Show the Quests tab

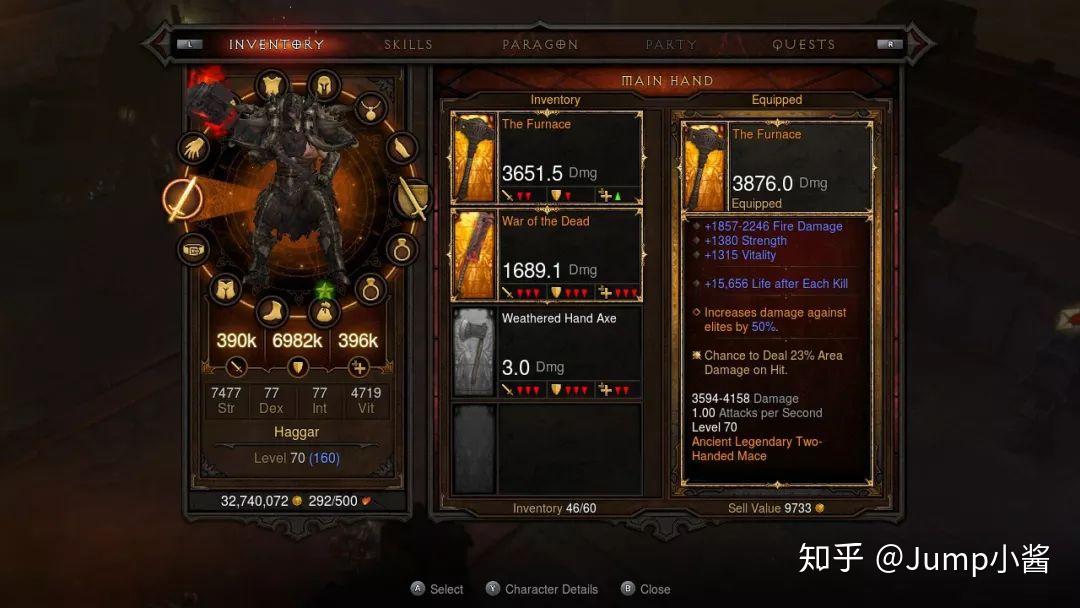pyautogui.click(x=803, y=44)
